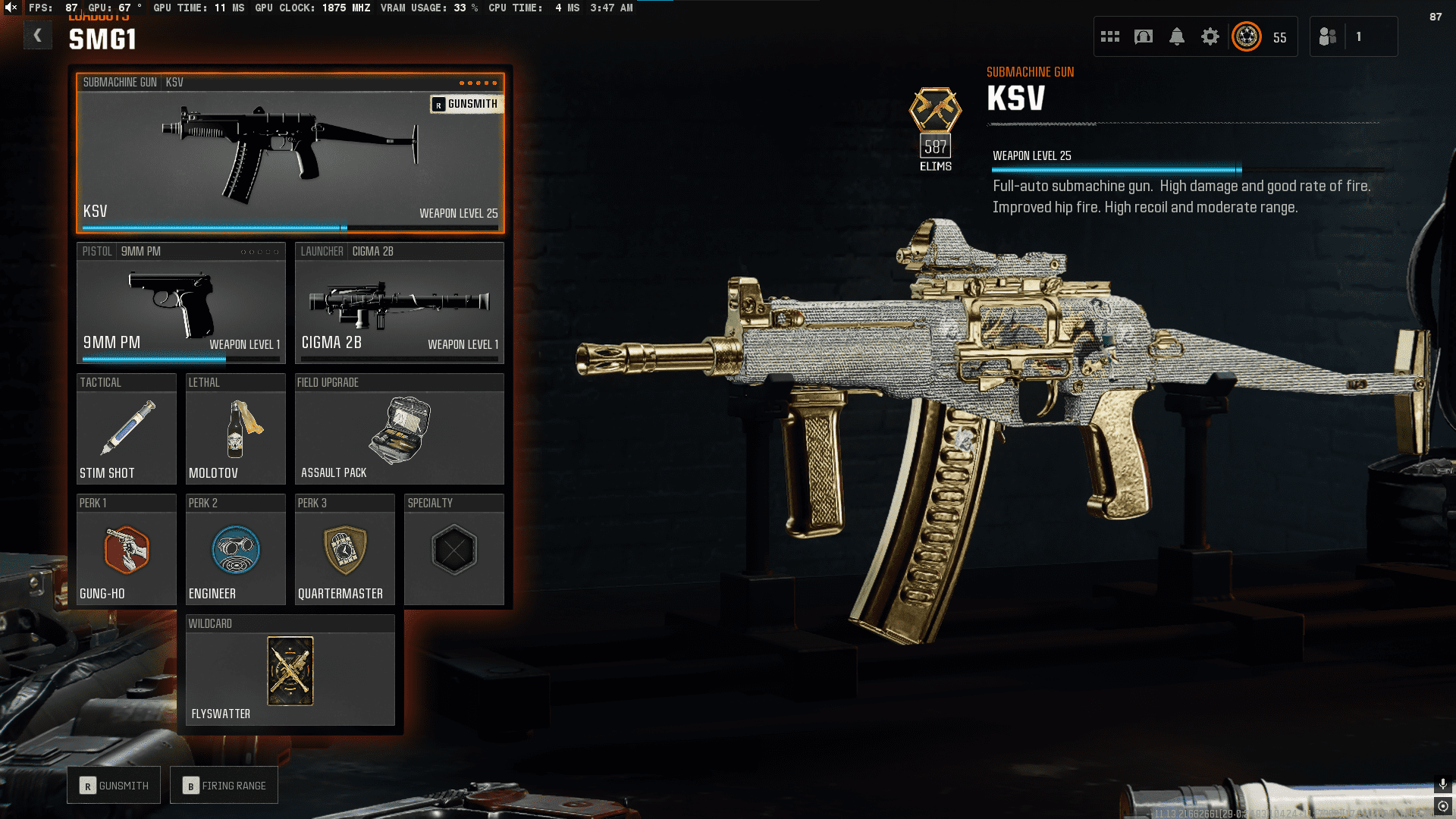Open Gunsmith from the bottom bar
Viewport: 1456px width, 819px height.
coord(114,786)
